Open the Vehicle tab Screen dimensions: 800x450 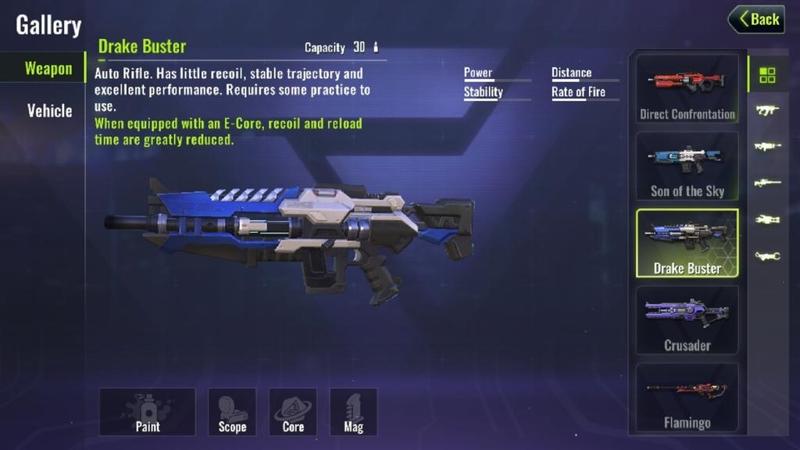(x=49, y=110)
